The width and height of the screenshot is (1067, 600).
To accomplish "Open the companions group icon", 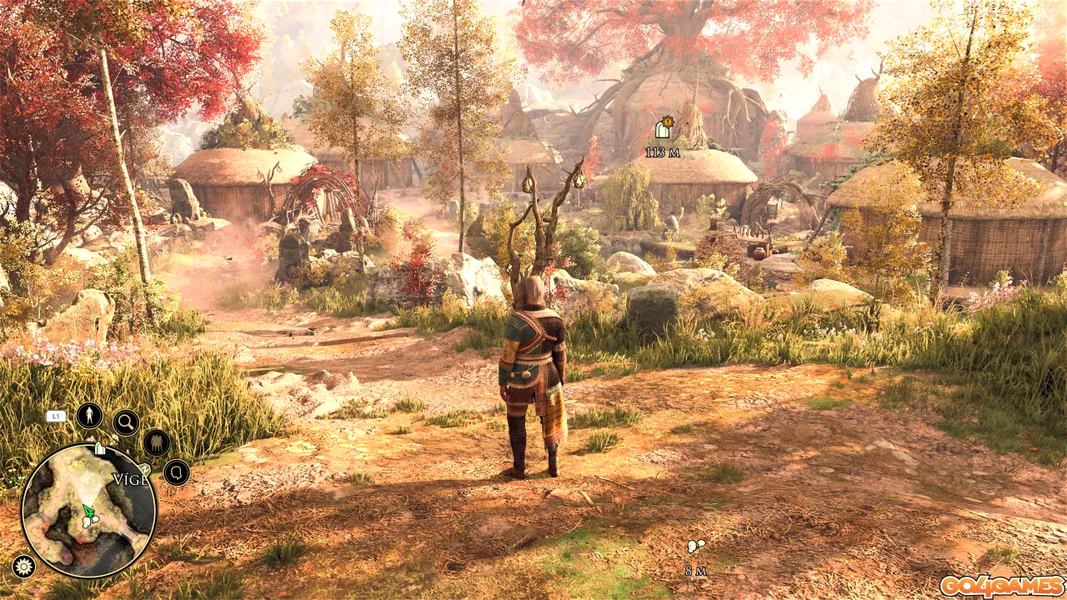I will (x=156, y=442).
